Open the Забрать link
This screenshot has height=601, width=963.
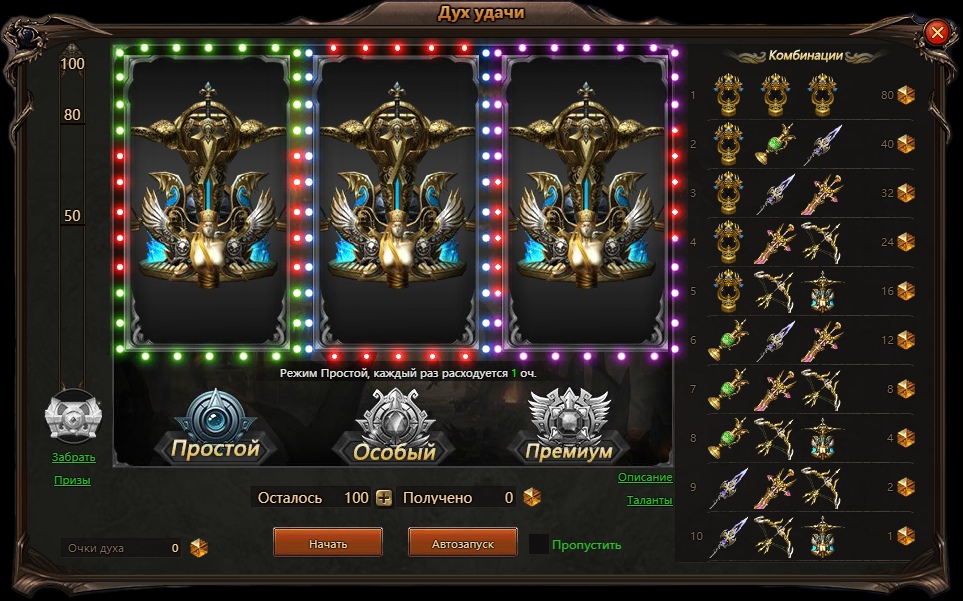click(74, 458)
